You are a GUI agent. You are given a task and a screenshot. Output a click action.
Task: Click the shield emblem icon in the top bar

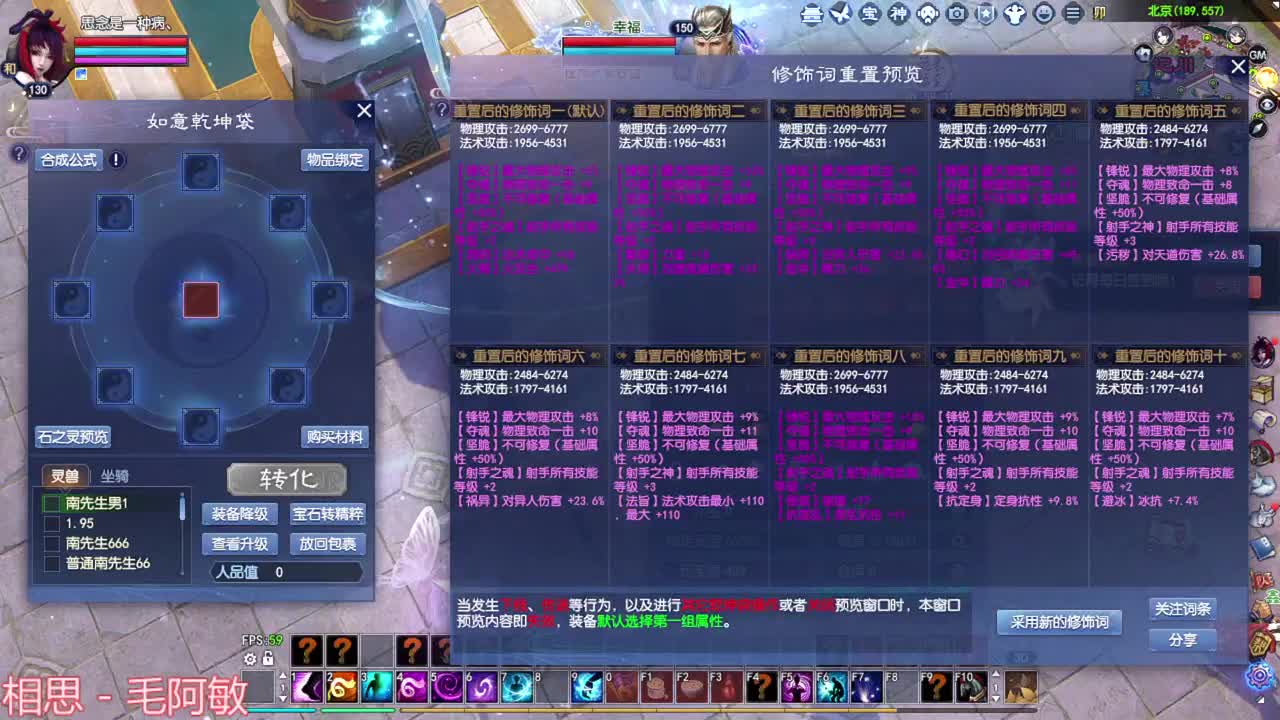point(984,14)
